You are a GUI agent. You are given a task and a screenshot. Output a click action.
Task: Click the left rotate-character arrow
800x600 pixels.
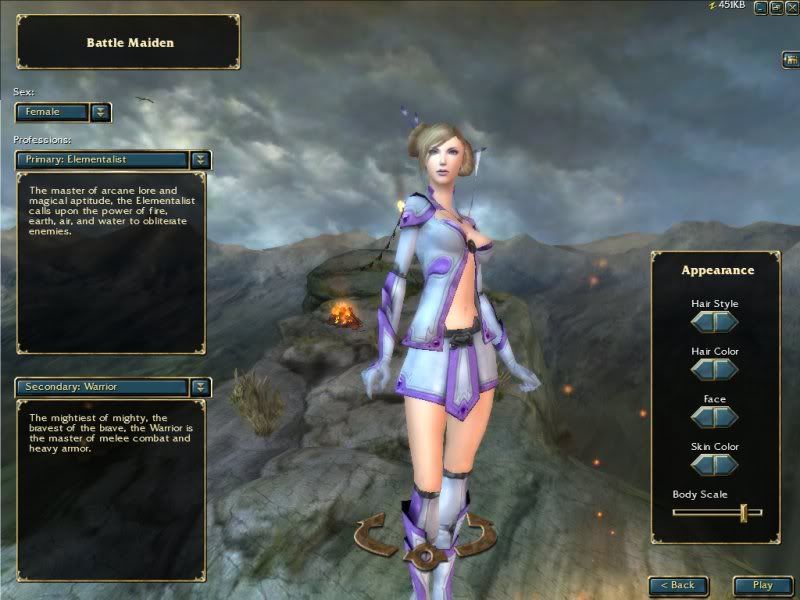pos(375,535)
